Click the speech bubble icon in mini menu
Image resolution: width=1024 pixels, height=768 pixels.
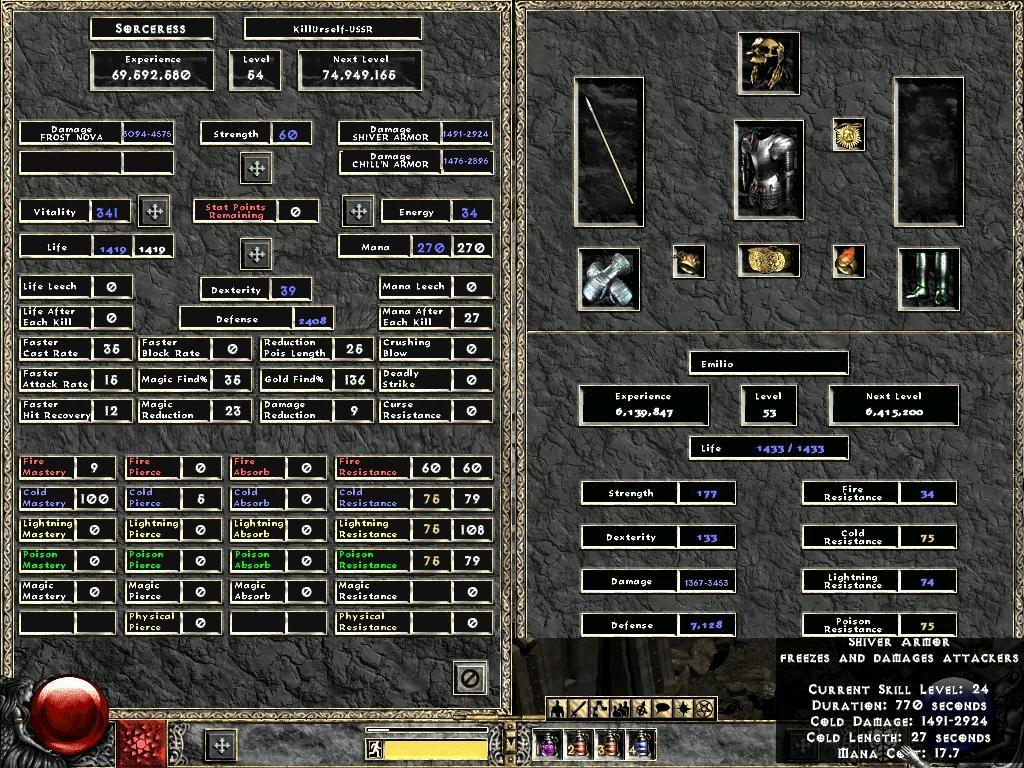(x=662, y=709)
